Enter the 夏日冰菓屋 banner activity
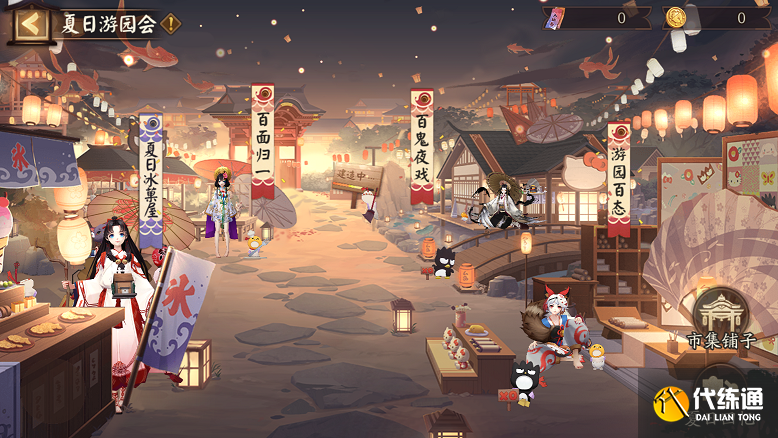The image size is (778, 438). pyautogui.click(x=151, y=180)
